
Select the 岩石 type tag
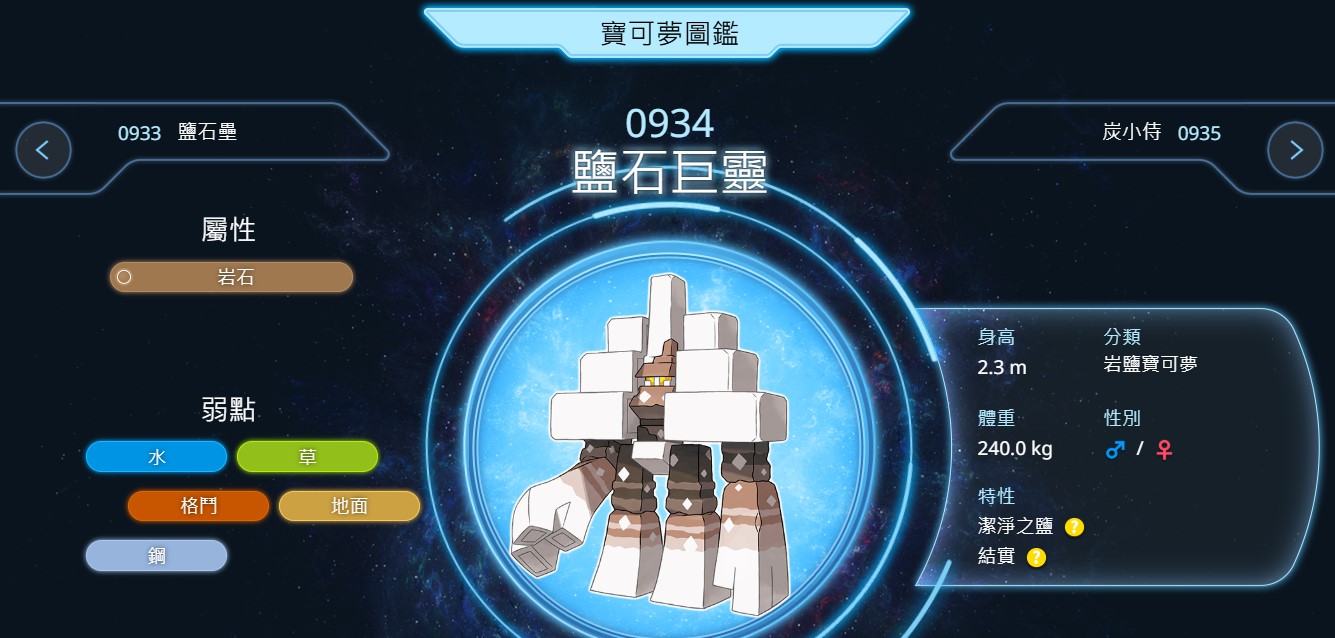pos(231,277)
